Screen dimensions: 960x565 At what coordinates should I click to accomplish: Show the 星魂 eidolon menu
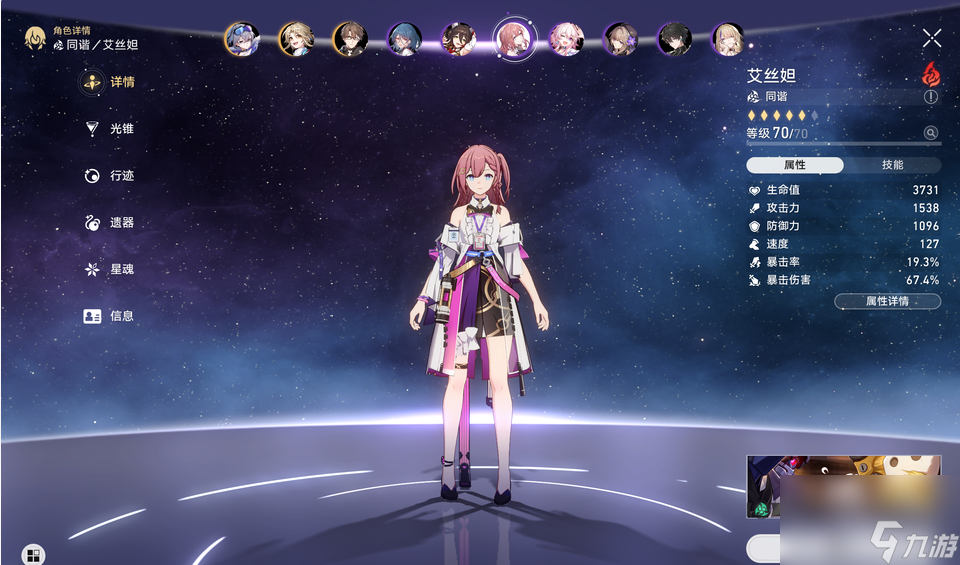tap(110, 269)
